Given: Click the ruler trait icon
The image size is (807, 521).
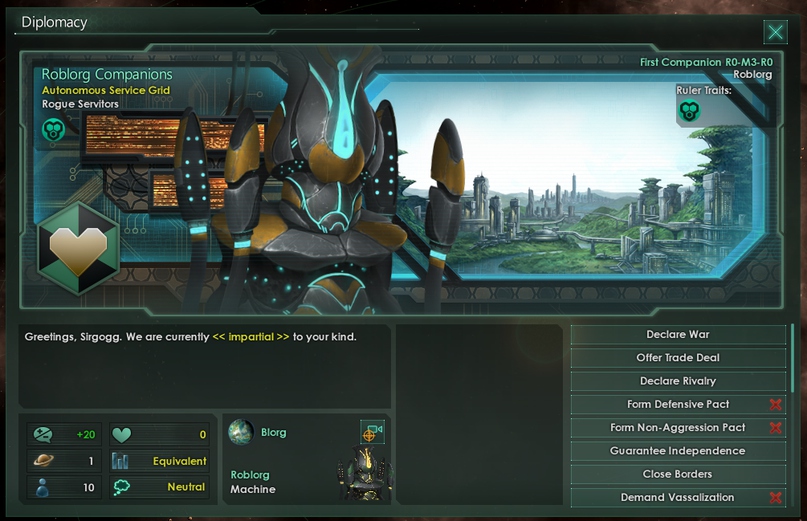Looking at the screenshot, I should 689,111.
